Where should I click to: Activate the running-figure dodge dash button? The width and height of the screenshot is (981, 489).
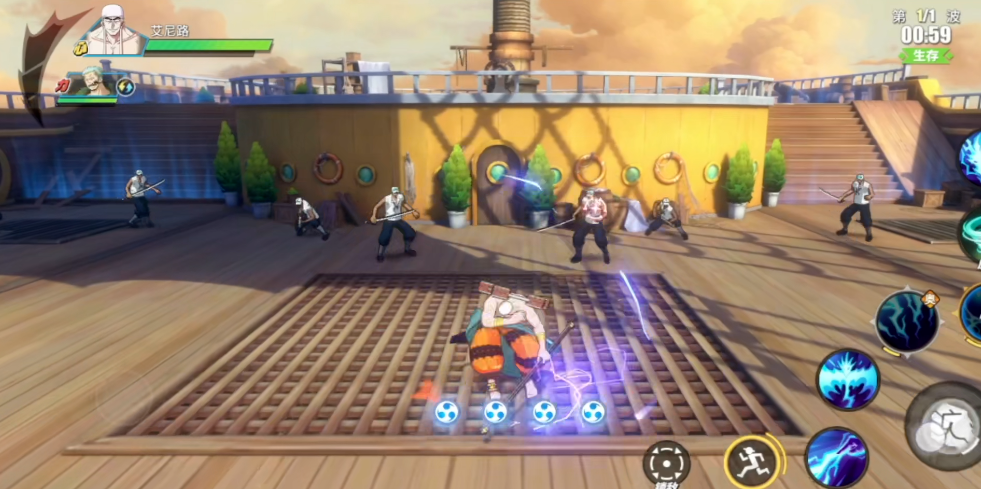coord(751,462)
